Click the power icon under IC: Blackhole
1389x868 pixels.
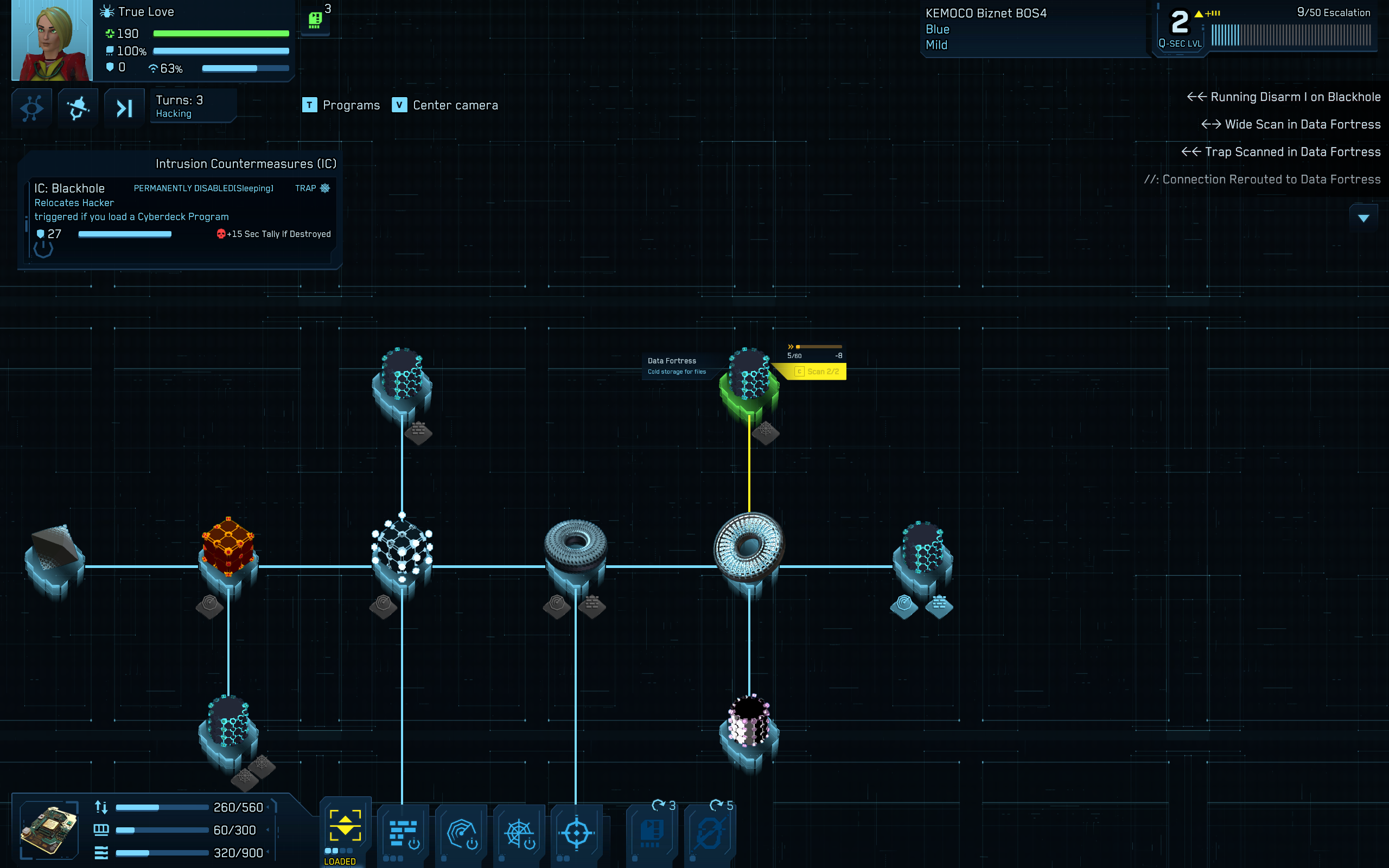[x=43, y=248]
